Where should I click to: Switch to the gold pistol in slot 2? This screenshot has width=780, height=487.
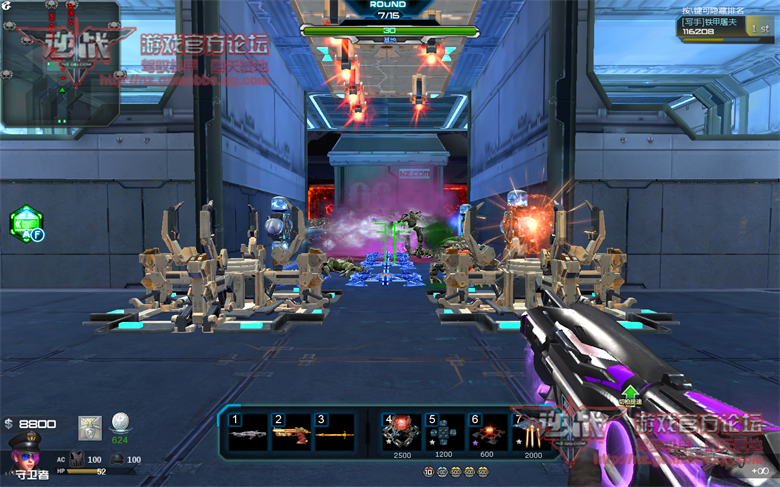[291, 434]
